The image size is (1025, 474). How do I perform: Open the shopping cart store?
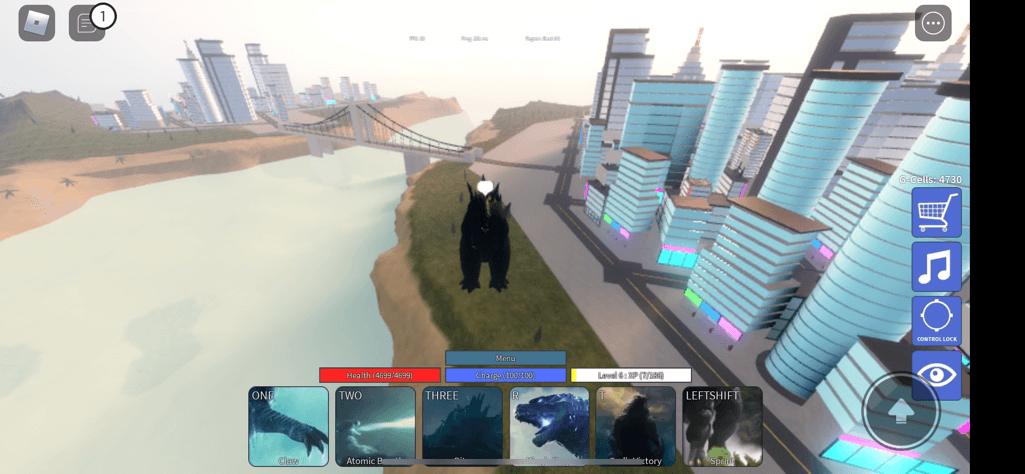[x=936, y=212]
